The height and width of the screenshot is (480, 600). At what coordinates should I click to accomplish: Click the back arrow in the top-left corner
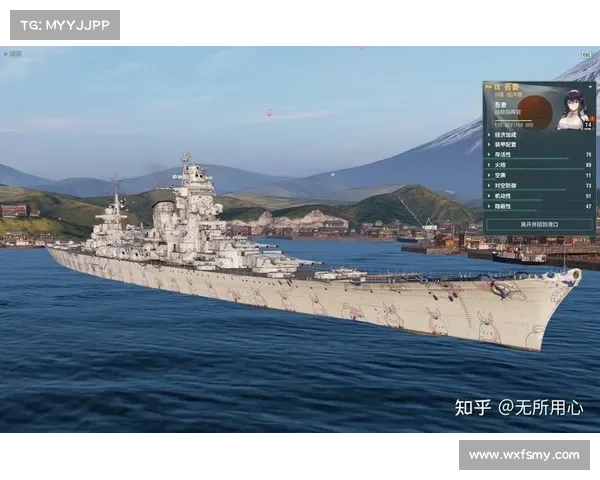[x=7, y=54]
